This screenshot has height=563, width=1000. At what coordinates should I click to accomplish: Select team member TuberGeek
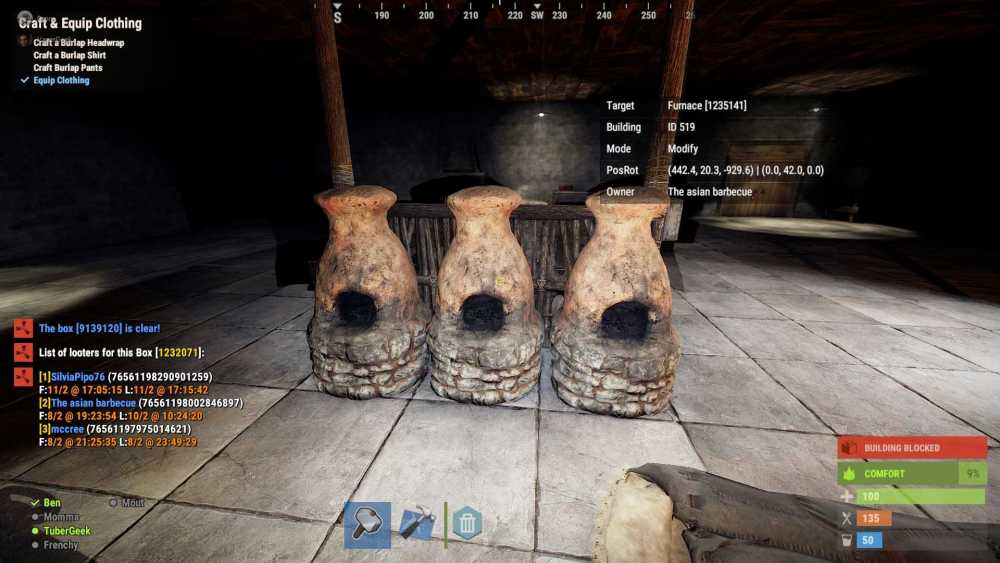tap(66, 531)
